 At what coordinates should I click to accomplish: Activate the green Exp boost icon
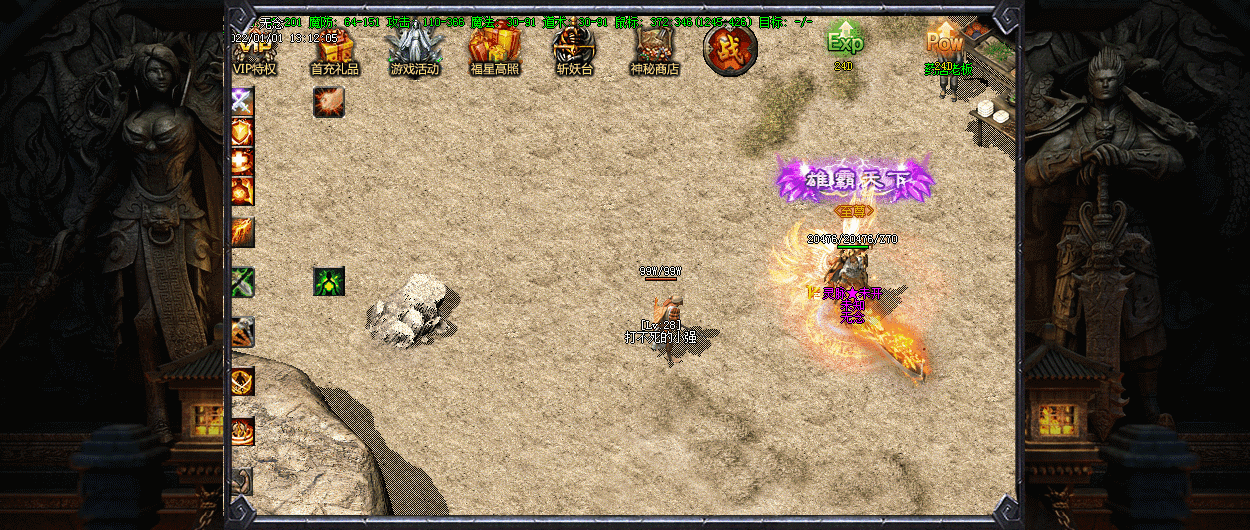click(x=844, y=42)
